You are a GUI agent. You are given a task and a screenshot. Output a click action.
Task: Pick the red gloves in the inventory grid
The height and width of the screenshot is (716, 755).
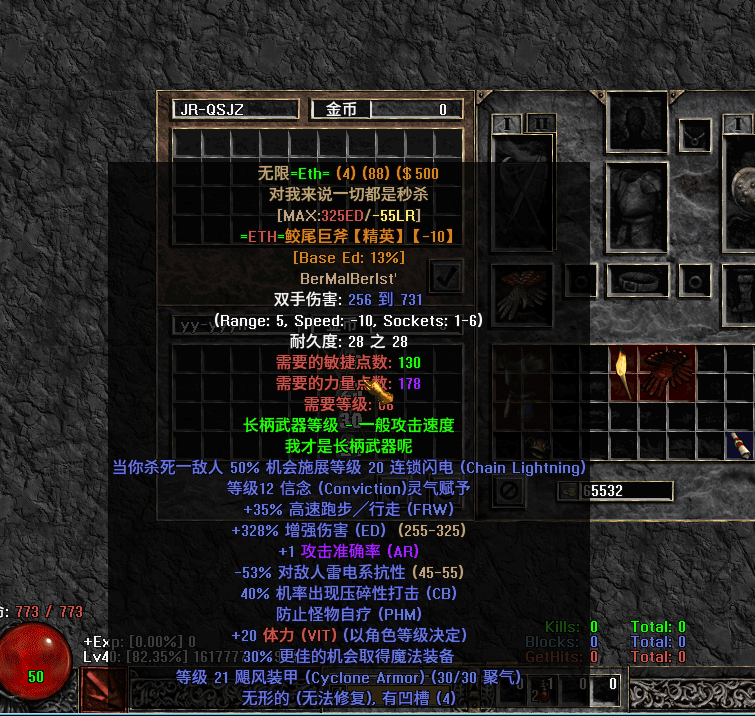pos(668,374)
